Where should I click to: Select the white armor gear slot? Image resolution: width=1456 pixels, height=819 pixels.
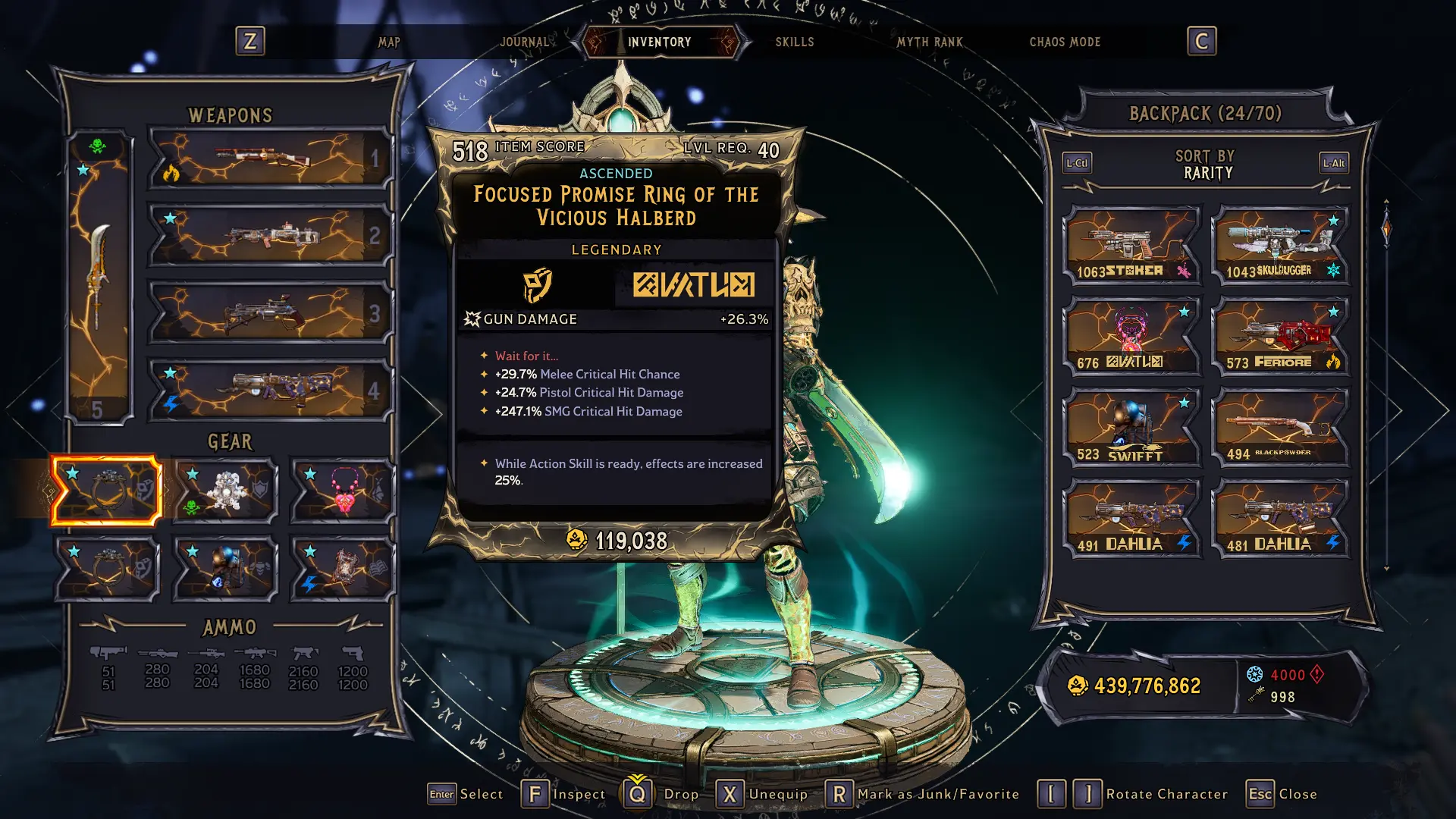click(x=225, y=491)
